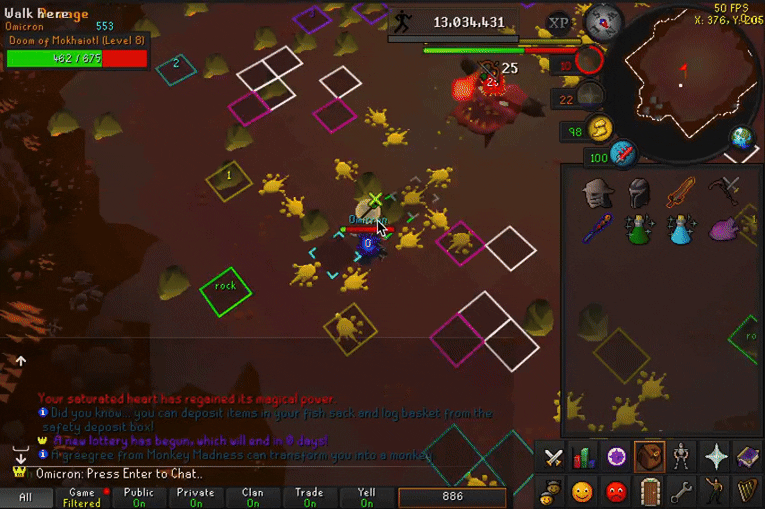Select the orange sword in the inventory
The height and width of the screenshot is (509, 765).
coord(682,189)
